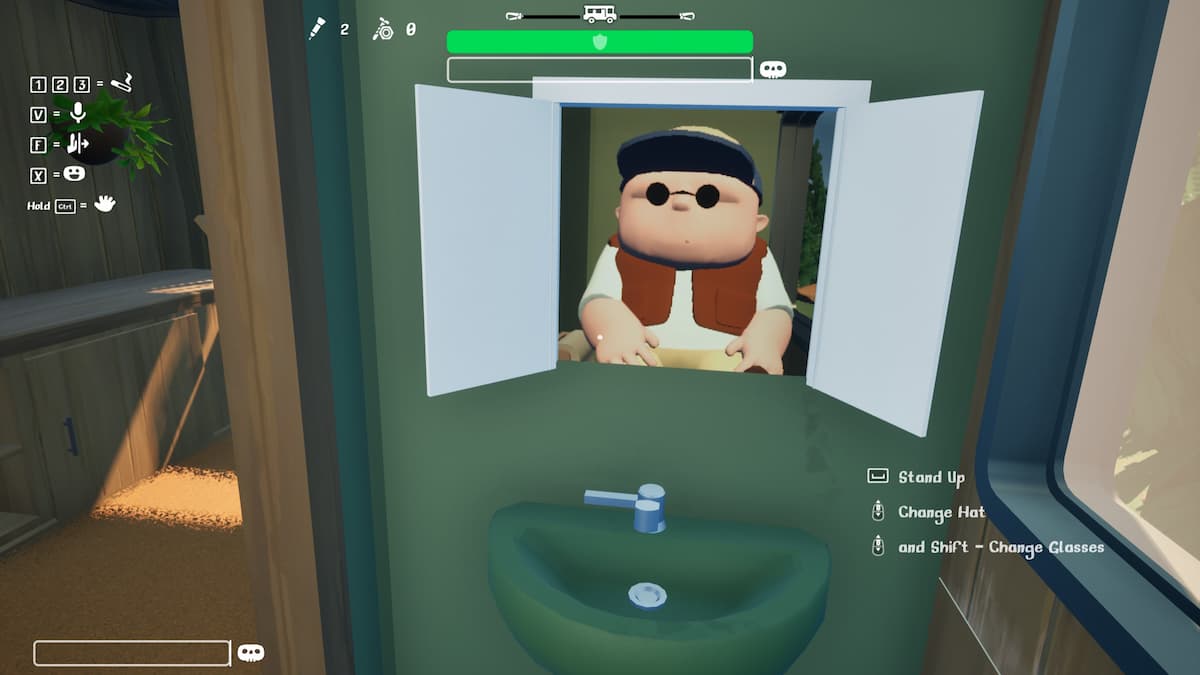The image size is (1200, 675).
Task: Select the RV icon on the progress track
Action: pyautogui.click(x=599, y=14)
